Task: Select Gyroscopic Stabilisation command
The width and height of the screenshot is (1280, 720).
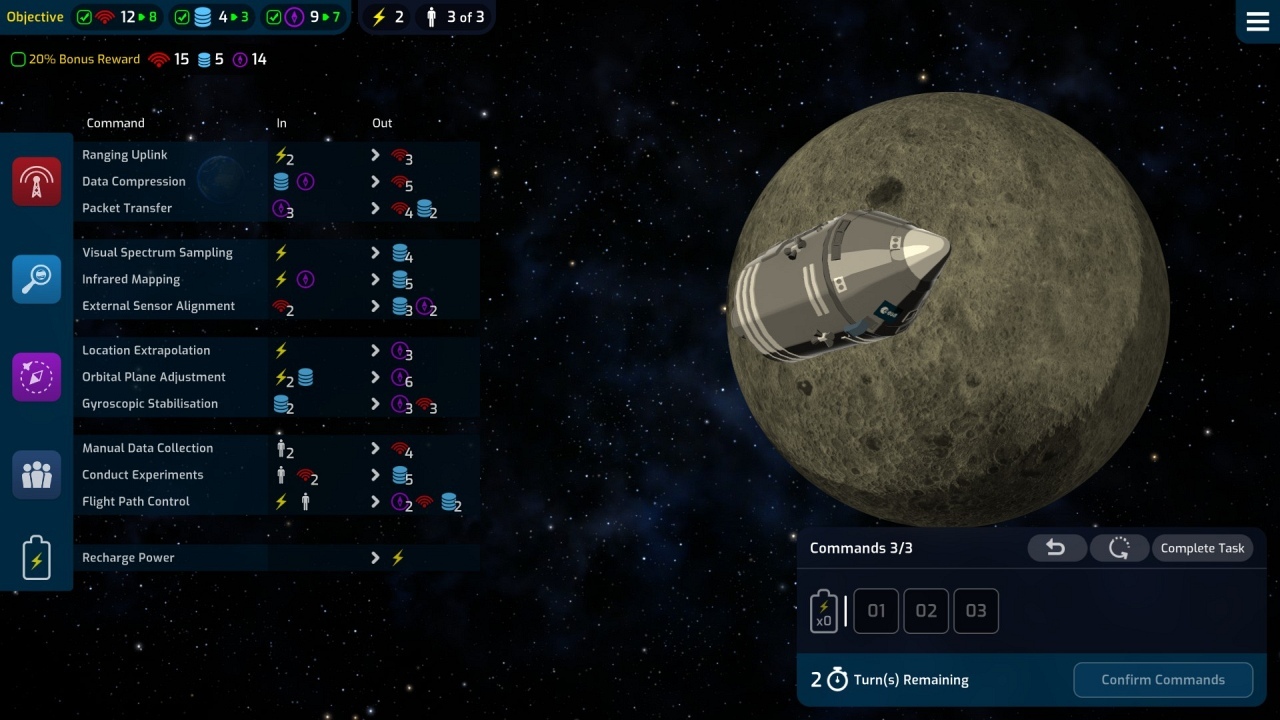Action: [x=150, y=404]
